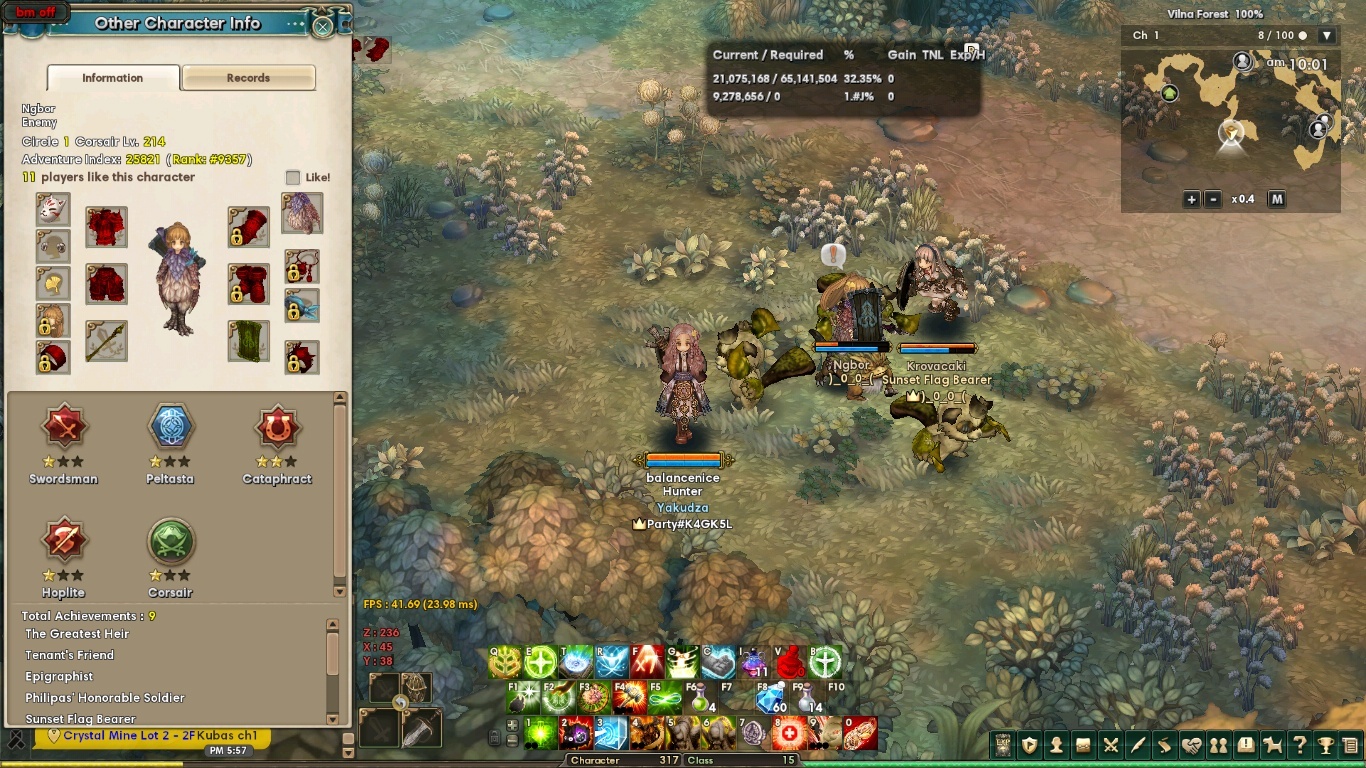This screenshot has width=1366, height=768.
Task: Open the companion dog menu icon
Action: [x=1272, y=745]
